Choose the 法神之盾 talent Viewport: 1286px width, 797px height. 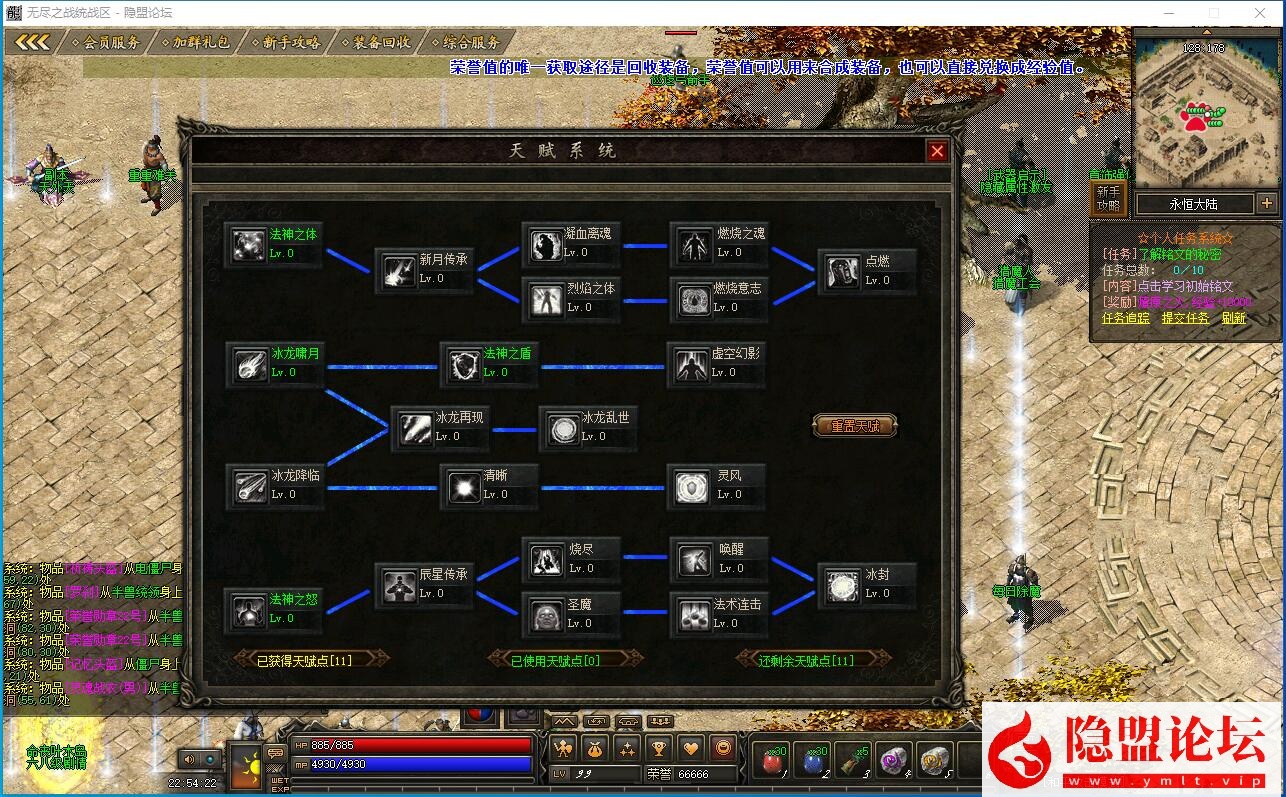(x=464, y=363)
